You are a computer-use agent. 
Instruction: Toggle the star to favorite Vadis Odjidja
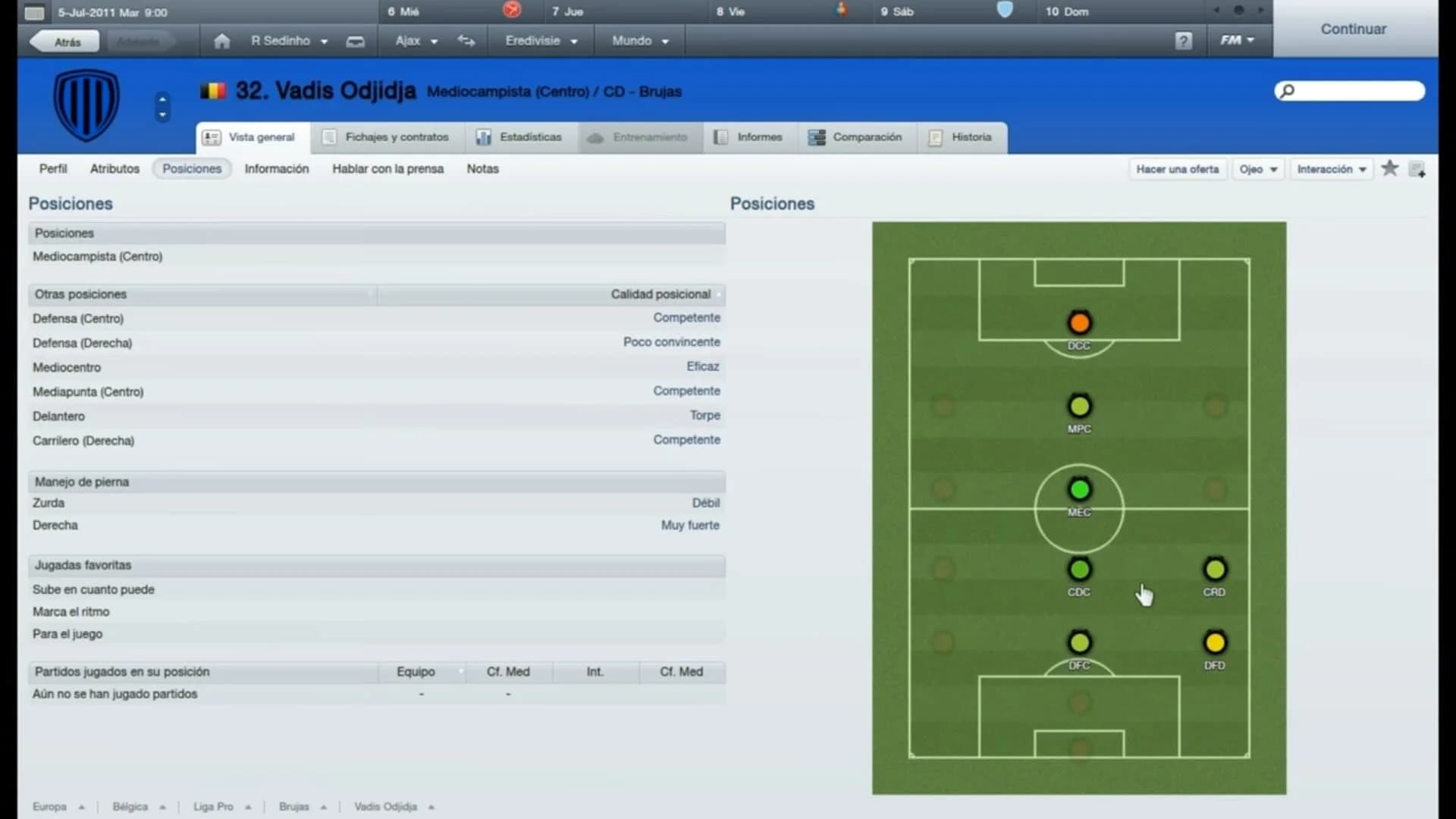[1390, 168]
